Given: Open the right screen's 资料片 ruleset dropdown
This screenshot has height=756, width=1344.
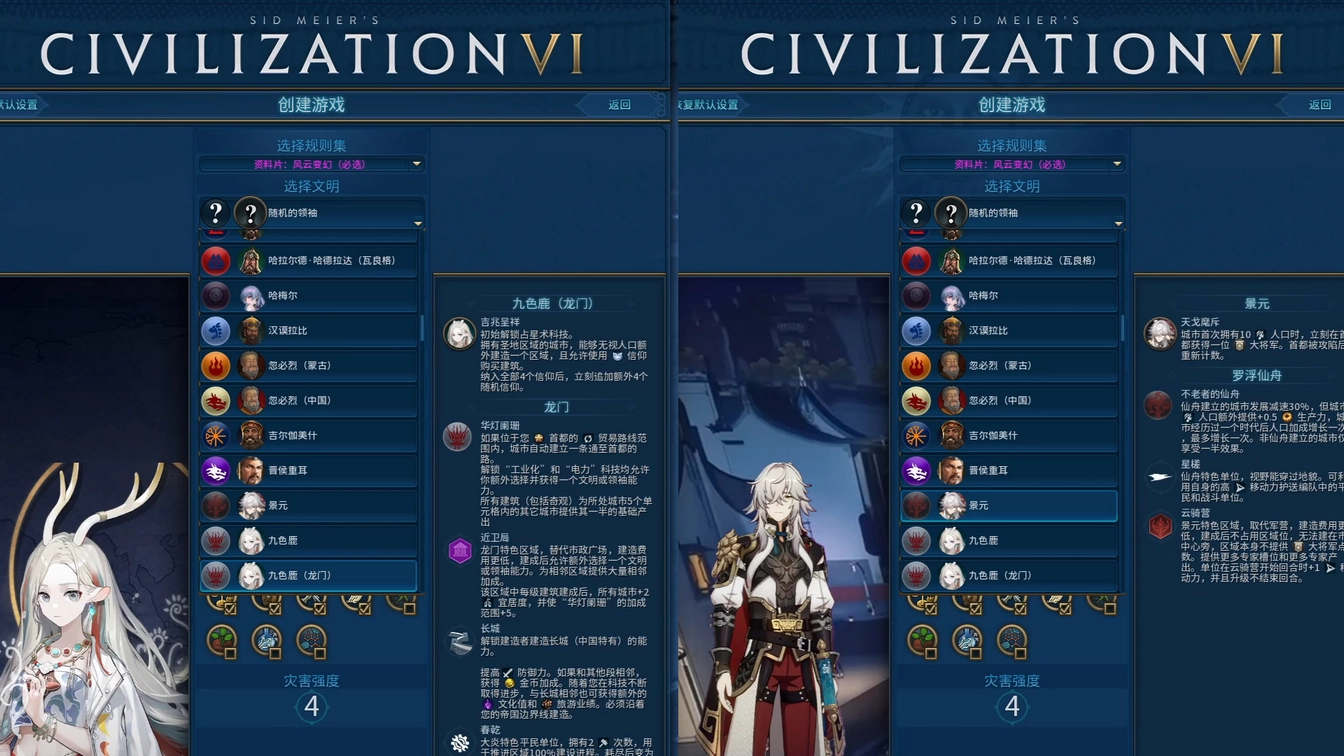Looking at the screenshot, I should pyautogui.click(x=1011, y=164).
